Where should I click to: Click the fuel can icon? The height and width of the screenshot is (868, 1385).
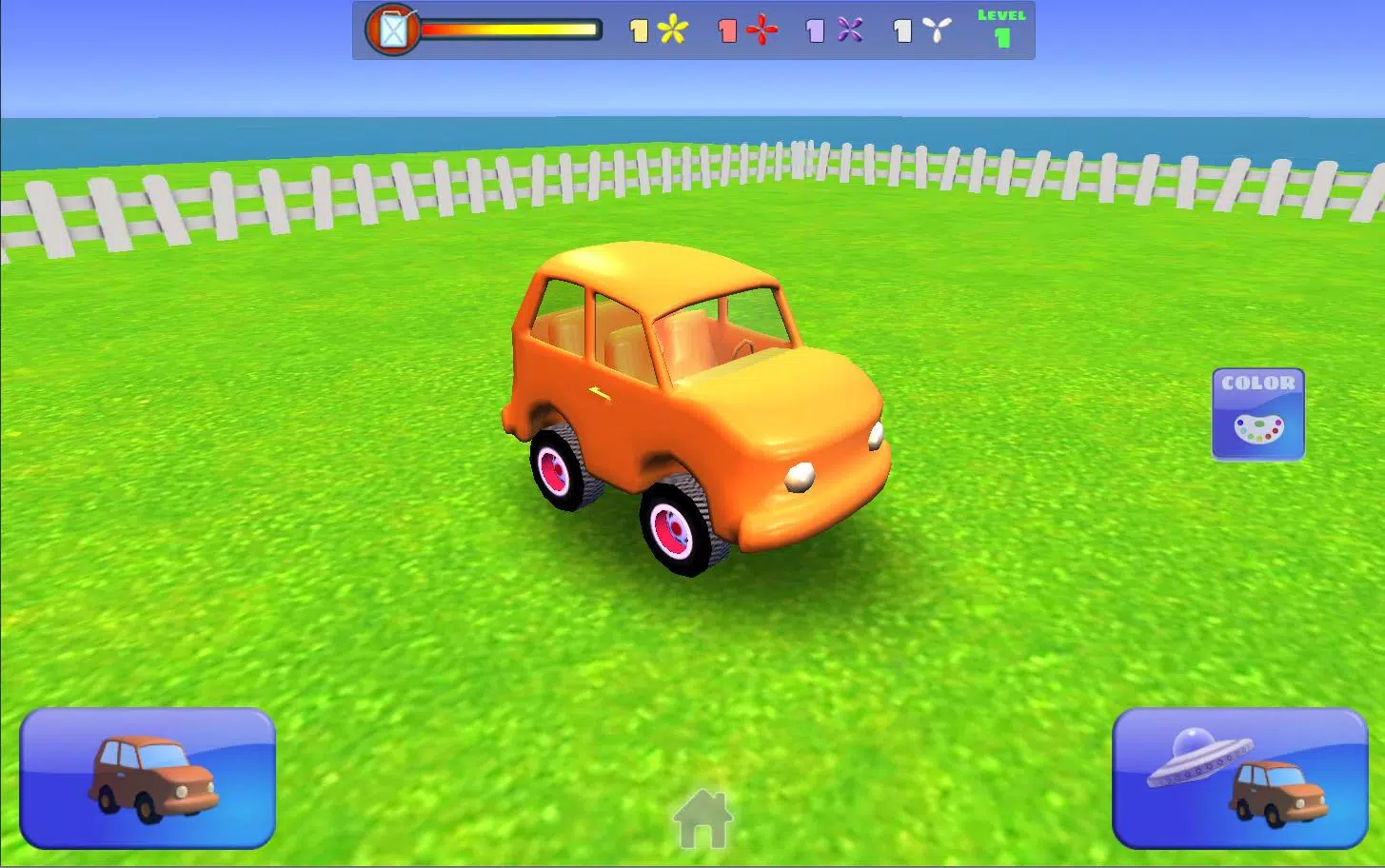point(392,30)
